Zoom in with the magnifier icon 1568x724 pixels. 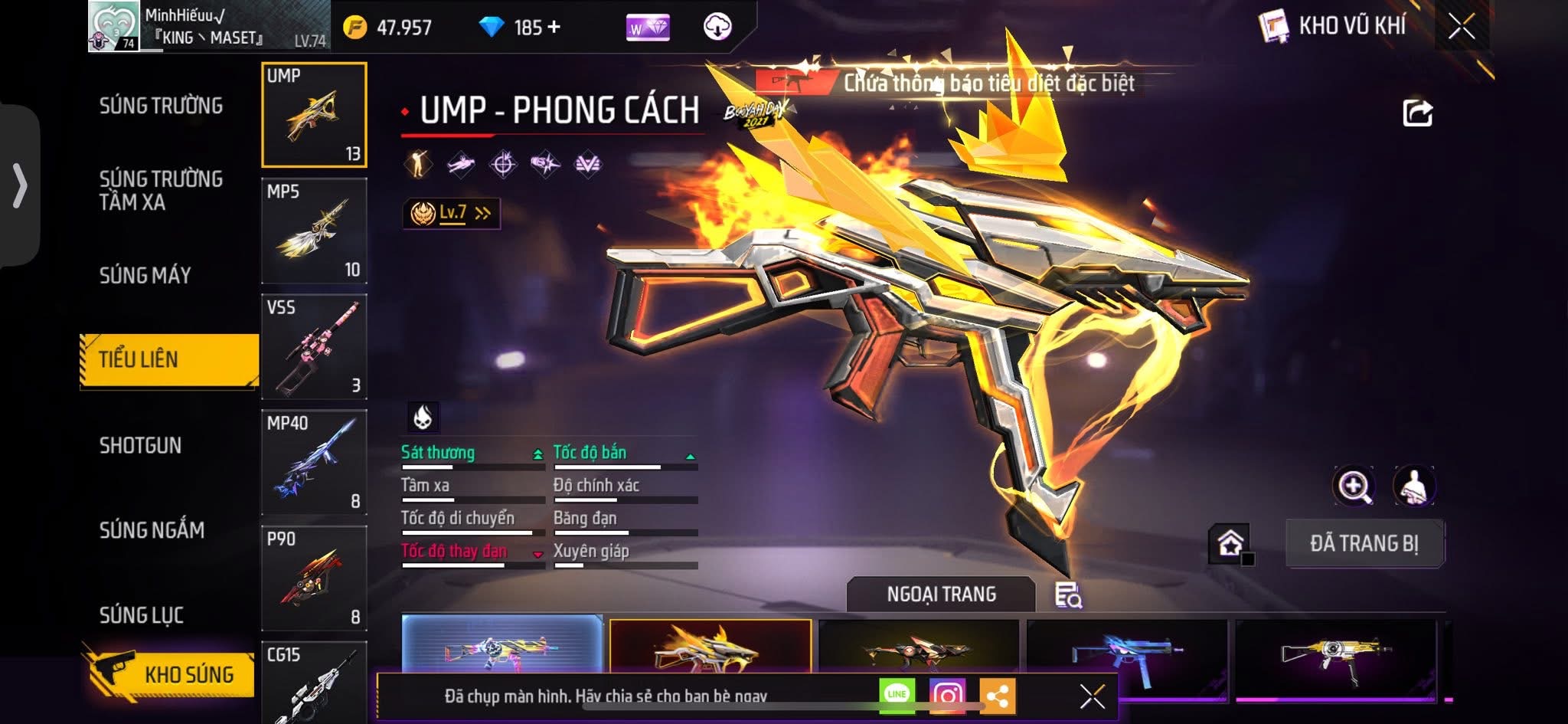[1354, 486]
